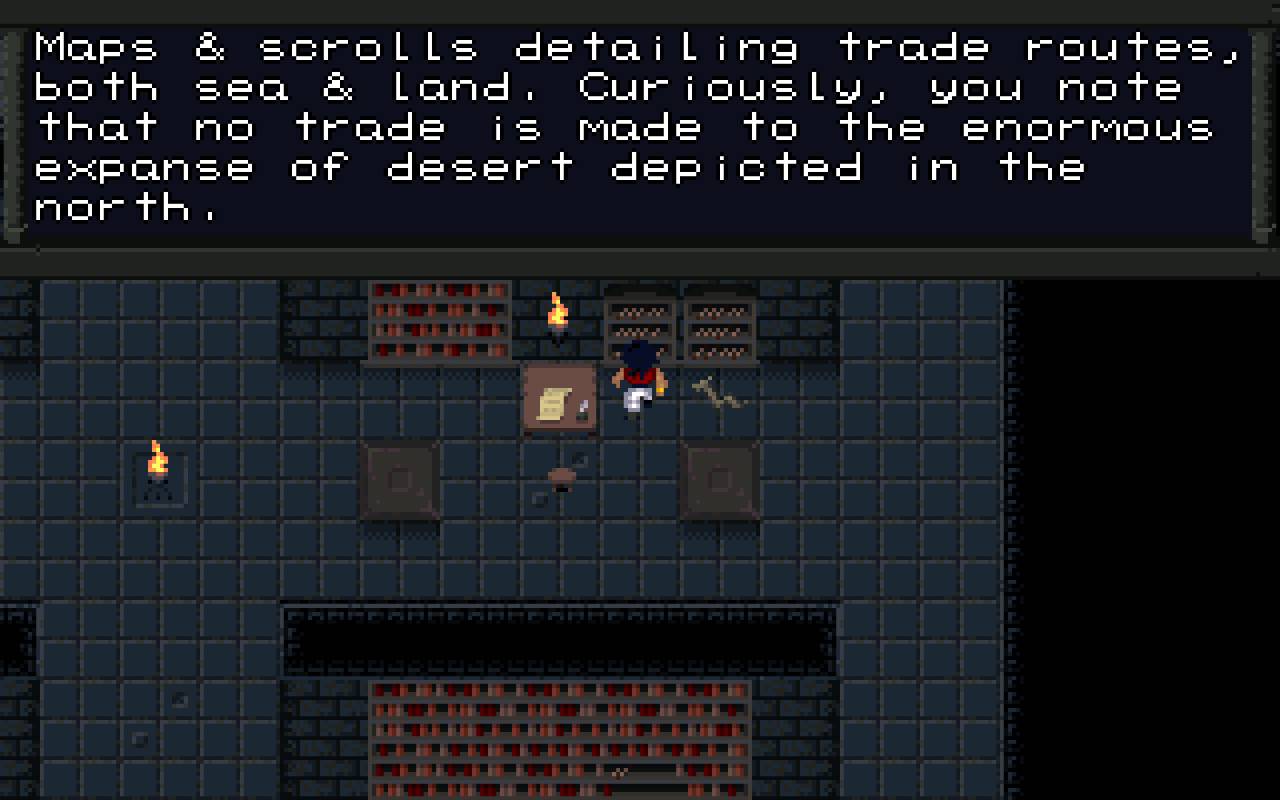Click the stone plate near the bottom-right corner
1280x800 pixels.
pos(180,700)
